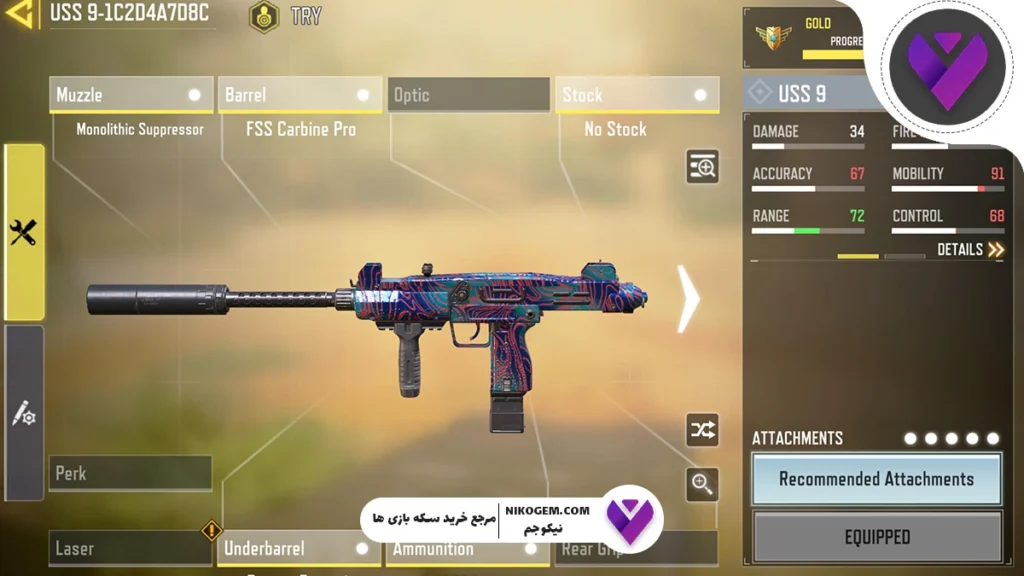Click the Recommended Attachments button
This screenshot has height=576, width=1024.
876,479
